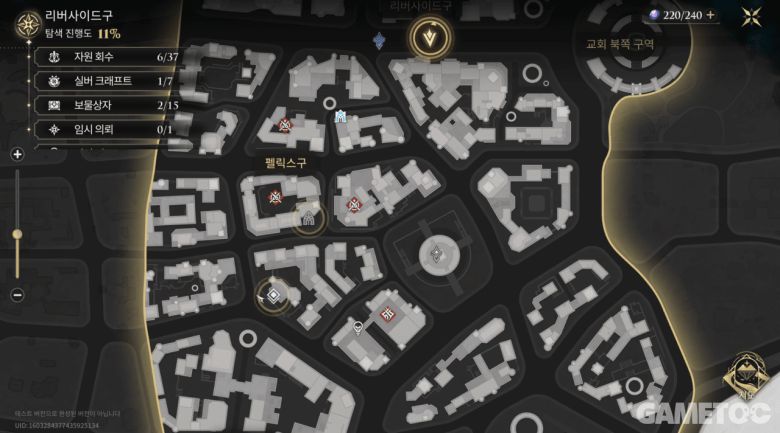This screenshot has width=780, height=433.
Task: Zoom out with the map minus button
Action: pos(17,295)
